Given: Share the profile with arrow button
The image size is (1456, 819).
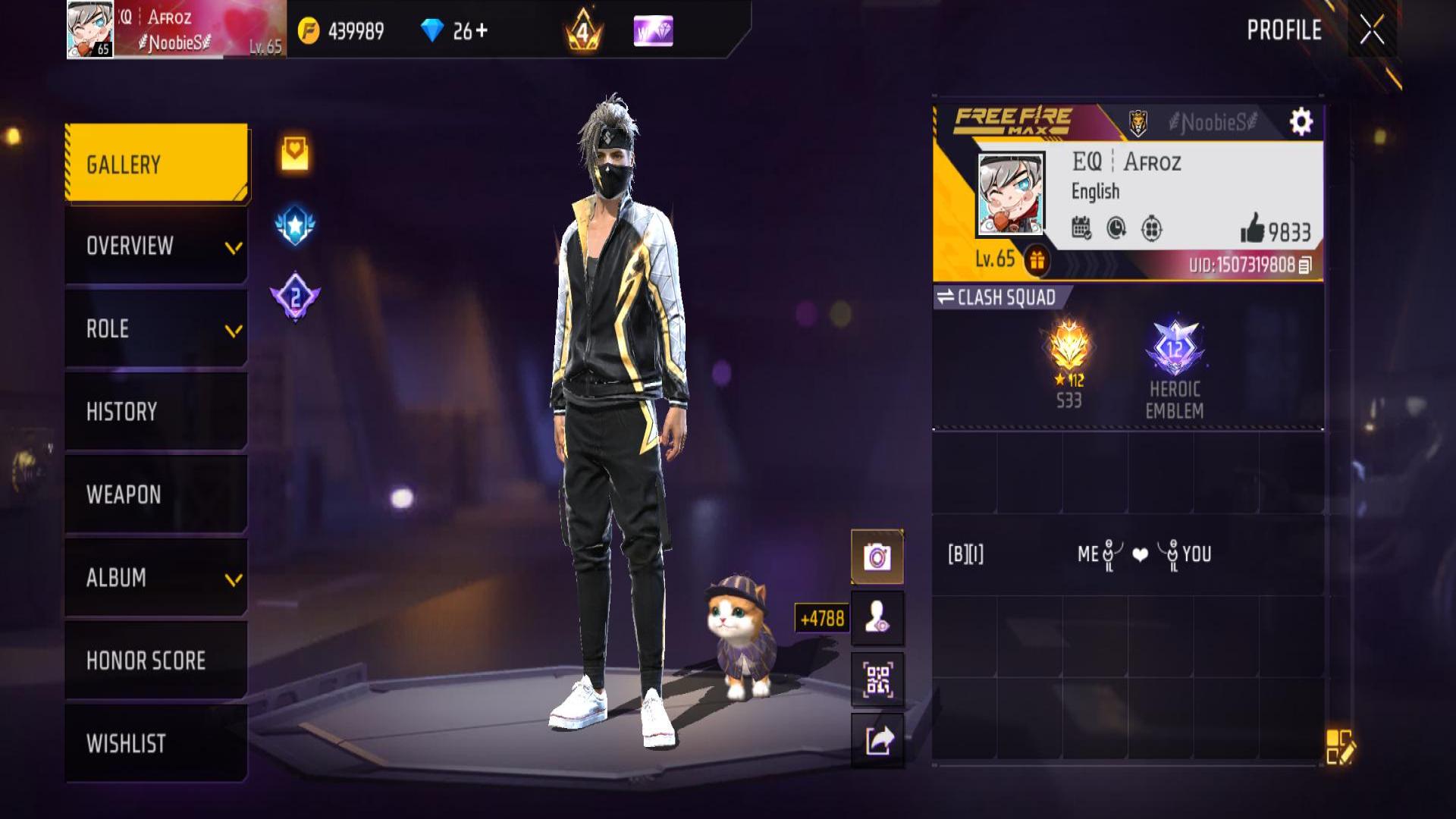Looking at the screenshot, I should click(x=877, y=740).
